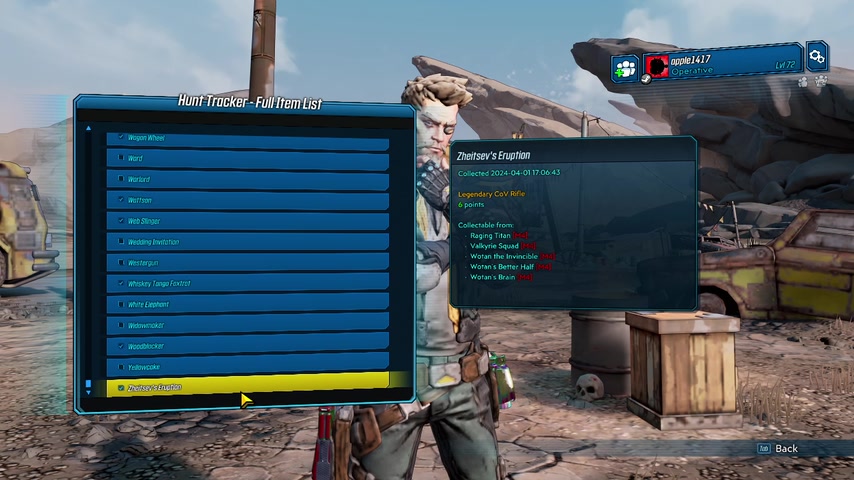Choose the Wedding Invitation entry
The image size is (854, 480).
point(247,242)
